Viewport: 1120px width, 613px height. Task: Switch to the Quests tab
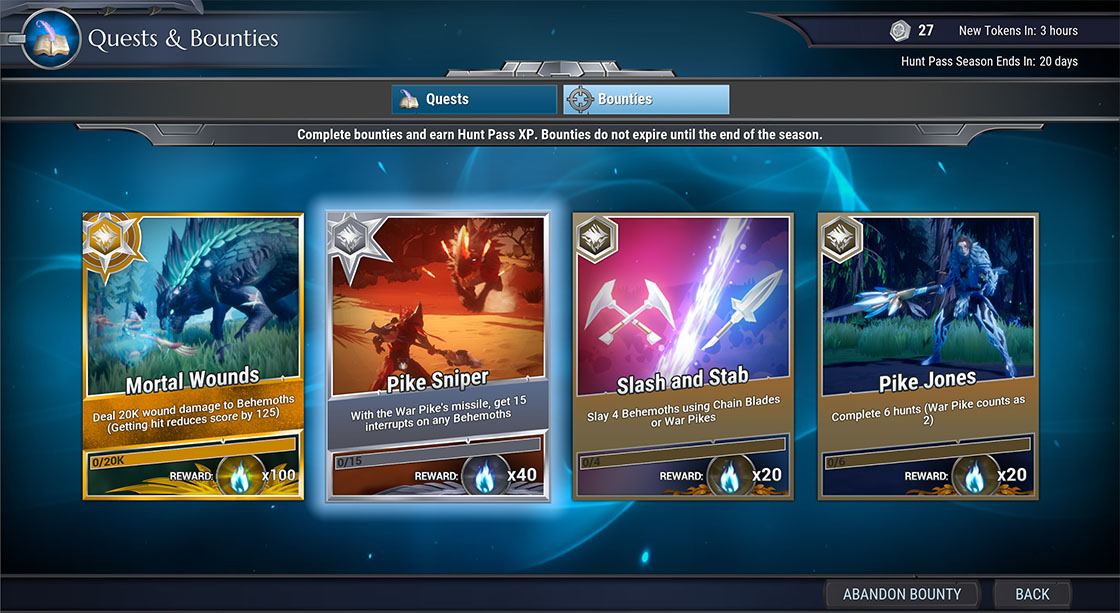[474, 100]
